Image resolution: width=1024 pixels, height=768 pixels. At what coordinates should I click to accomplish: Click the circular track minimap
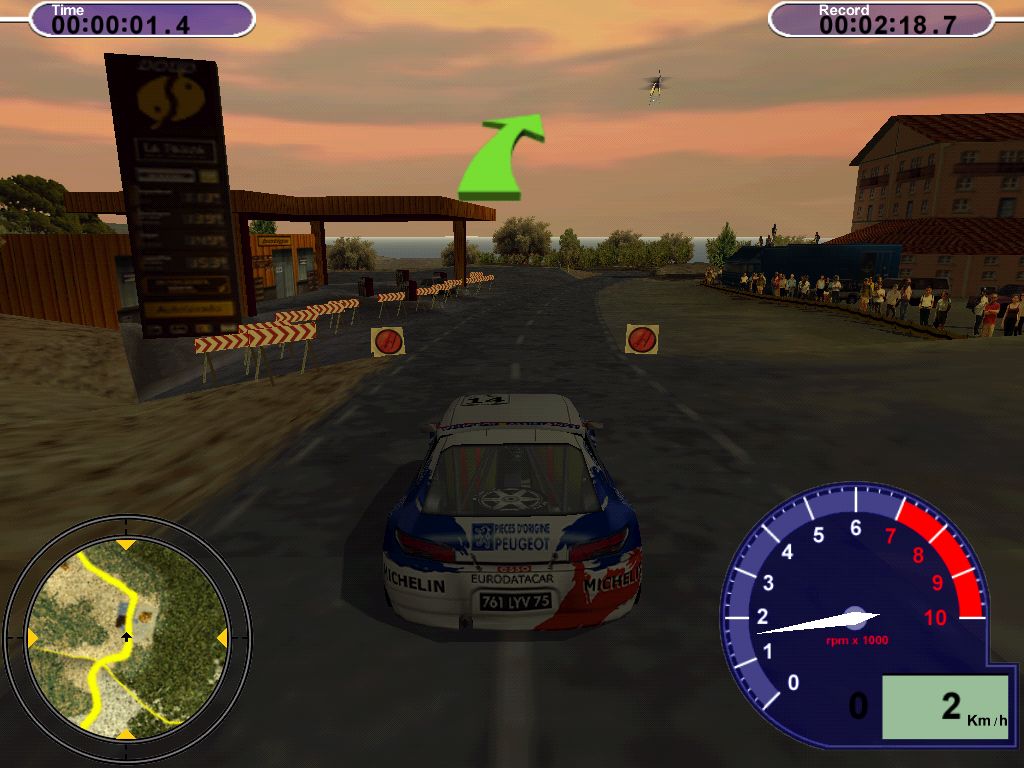(x=126, y=639)
